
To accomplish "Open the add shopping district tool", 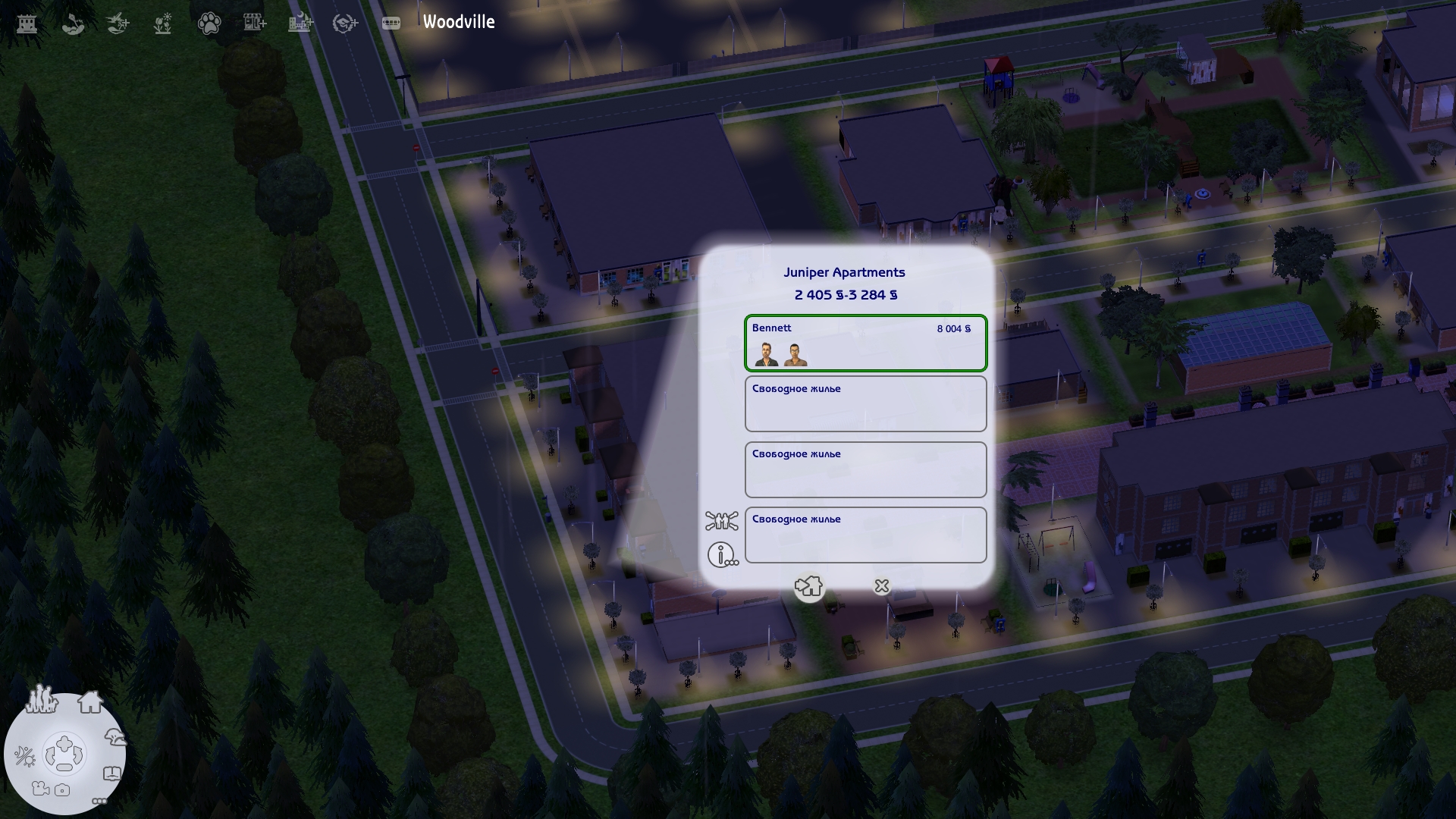I will click(254, 23).
